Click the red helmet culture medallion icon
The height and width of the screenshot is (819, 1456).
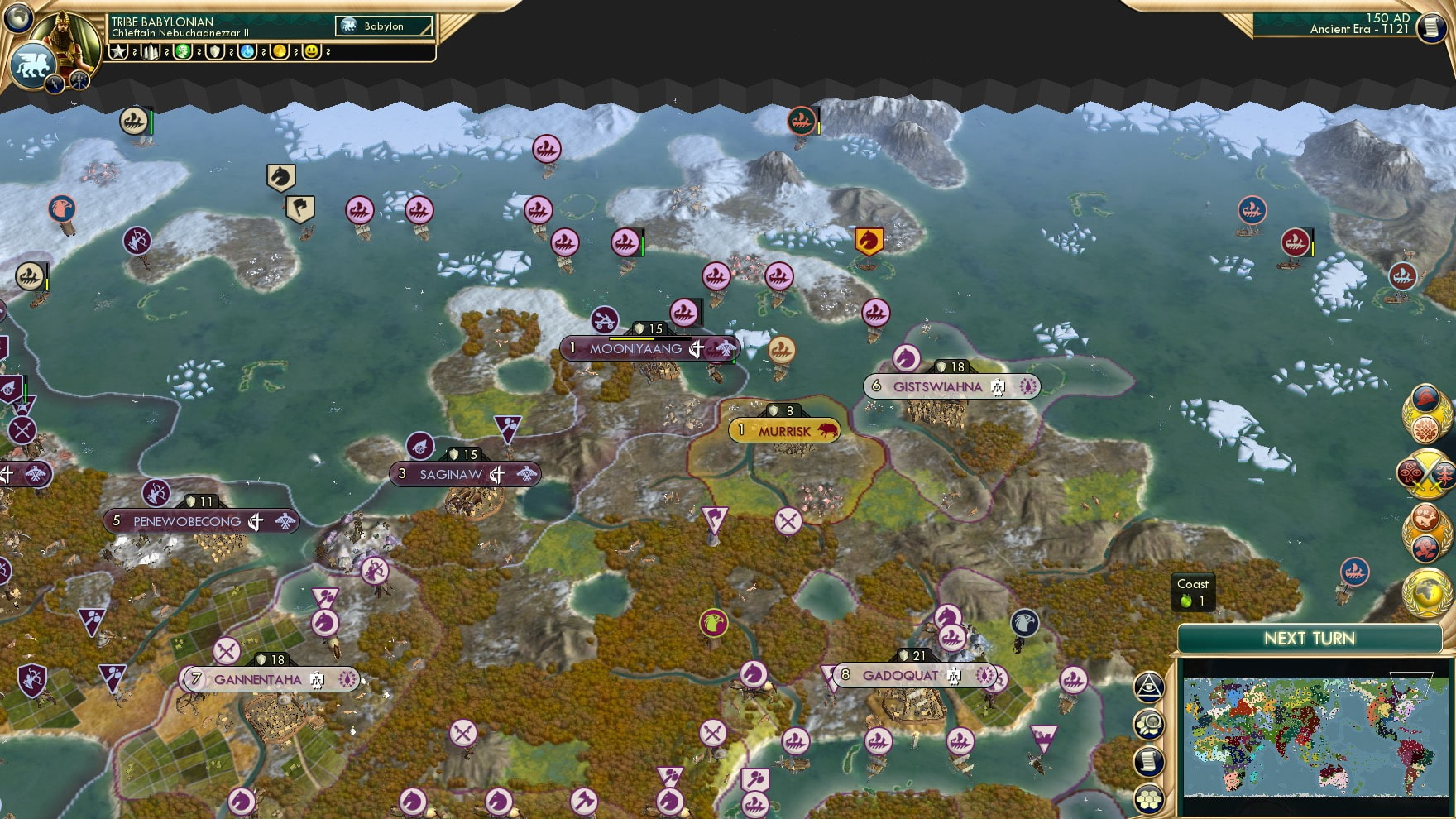pos(1425,400)
